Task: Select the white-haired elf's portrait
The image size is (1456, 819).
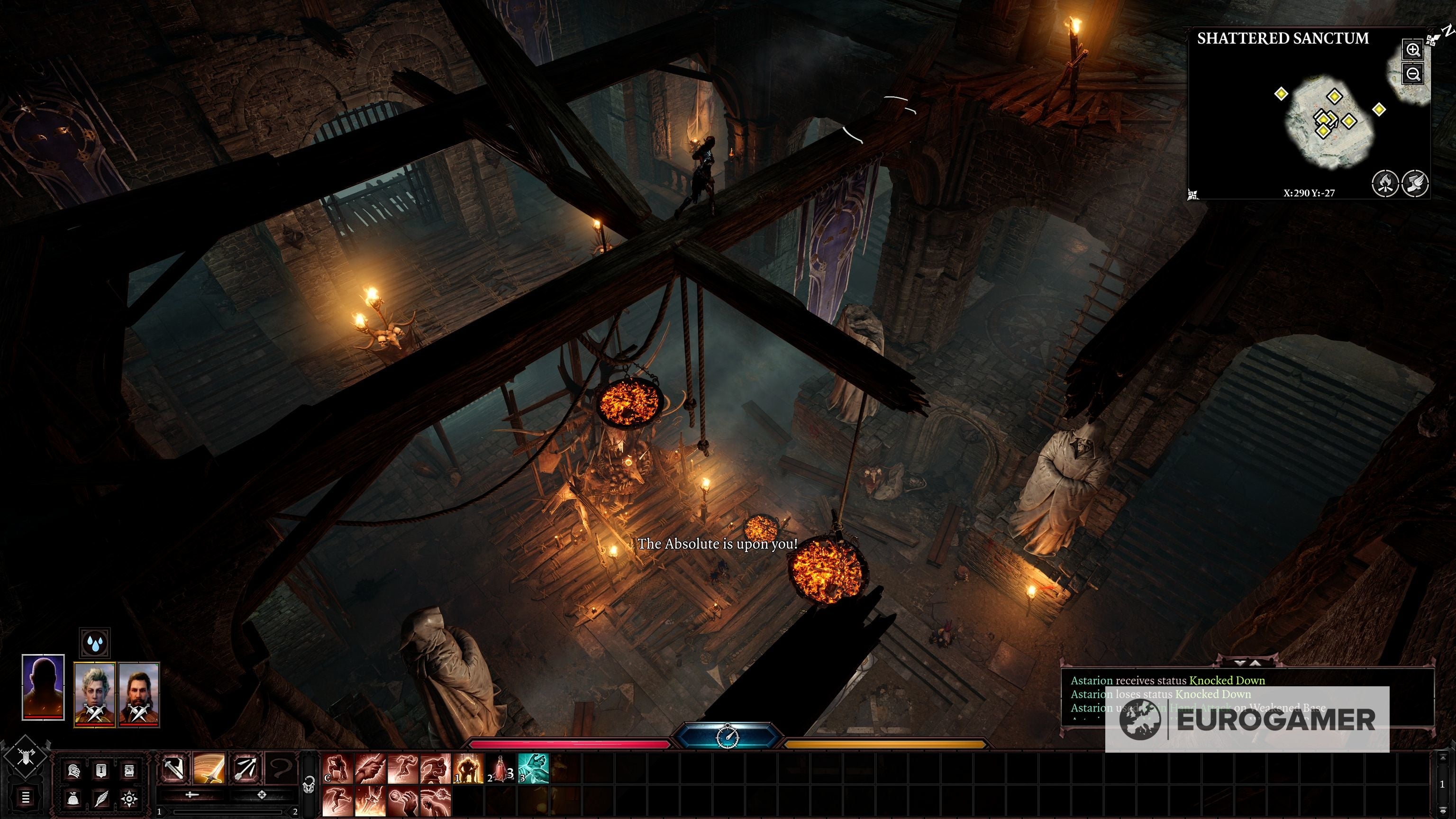Action: (x=94, y=694)
